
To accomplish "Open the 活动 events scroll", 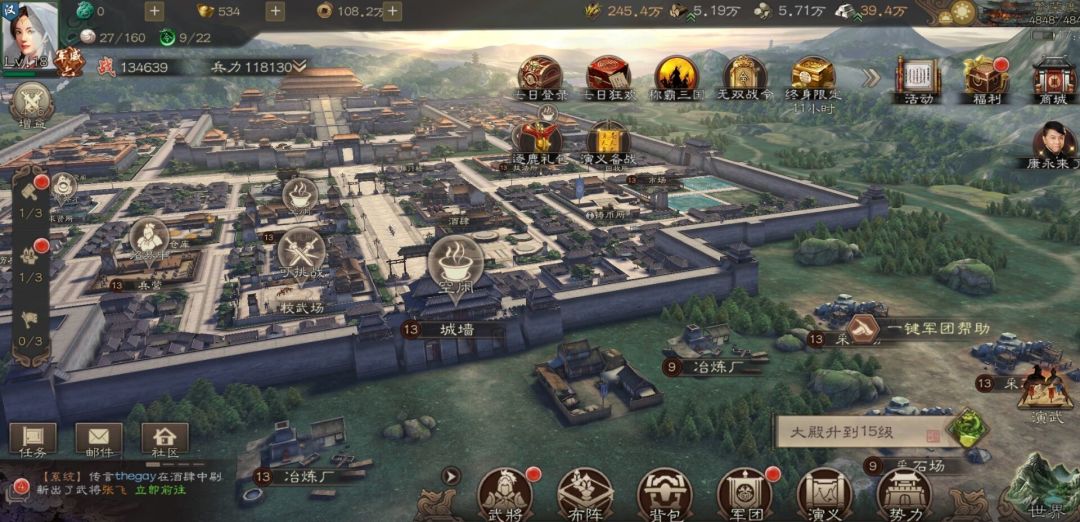I will click(918, 77).
